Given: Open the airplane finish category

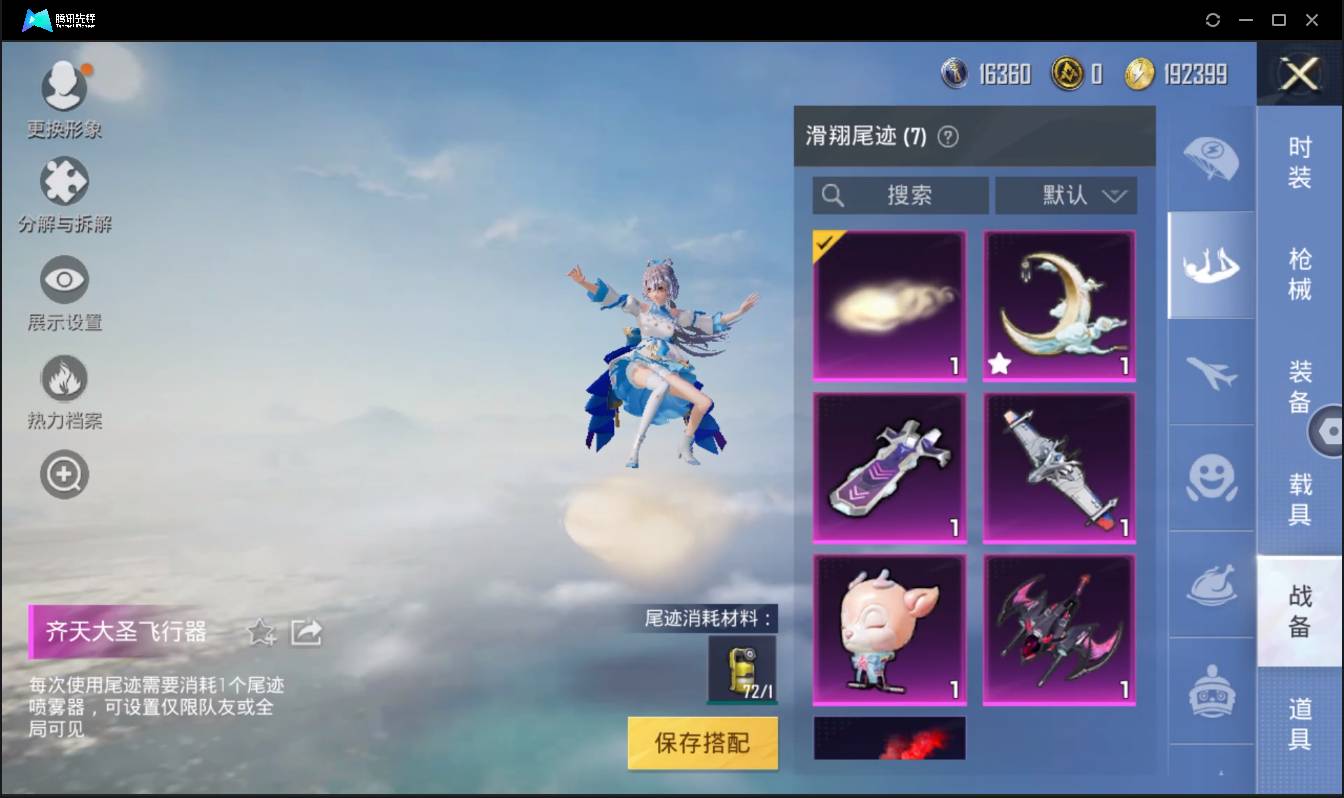Looking at the screenshot, I should pos(1211,372).
